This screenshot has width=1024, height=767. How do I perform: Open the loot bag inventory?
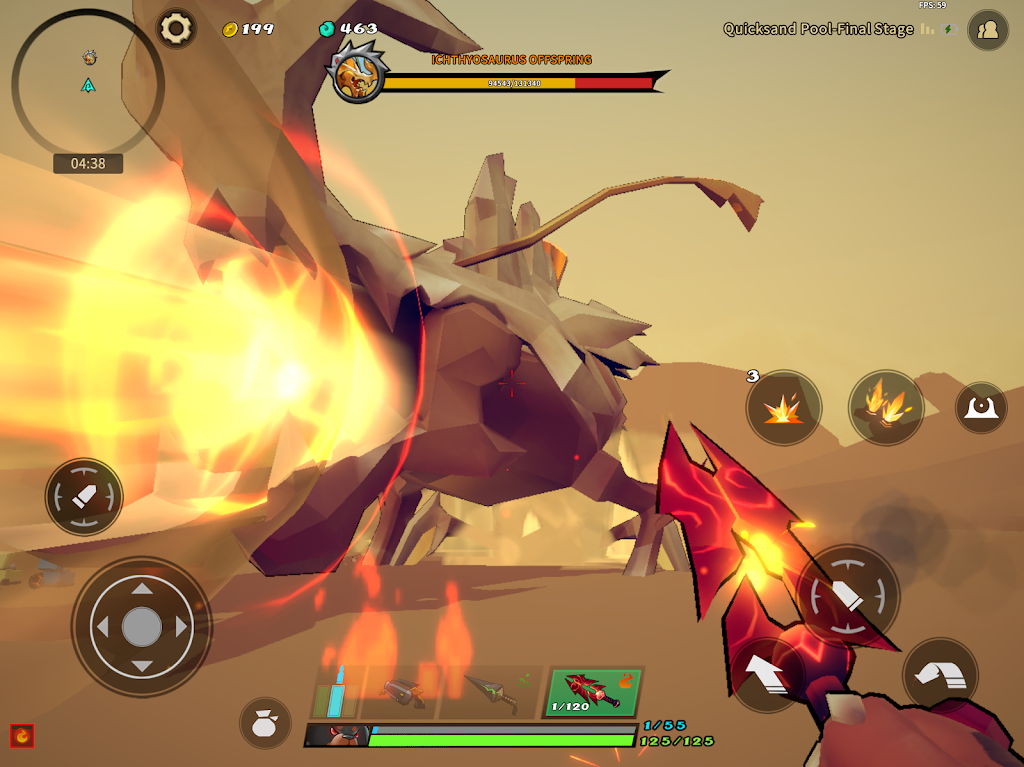point(265,723)
